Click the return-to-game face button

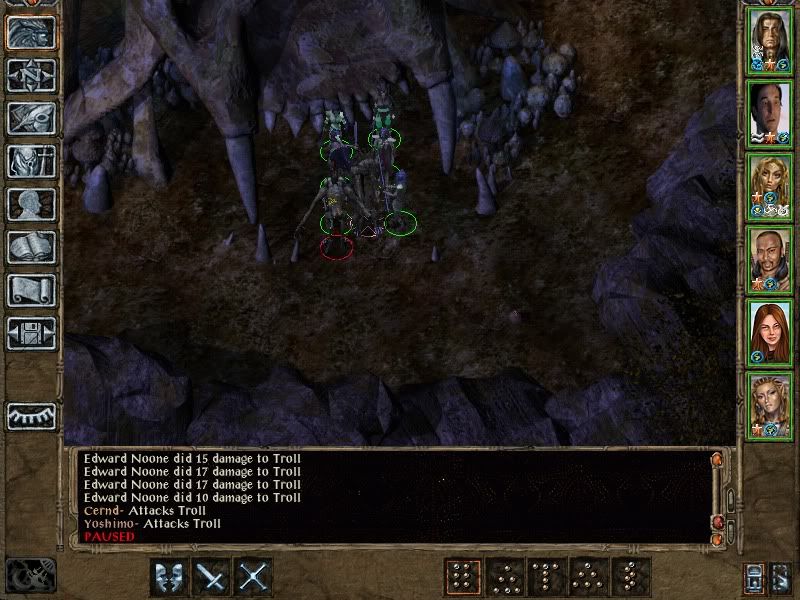pyautogui.click(x=31, y=32)
